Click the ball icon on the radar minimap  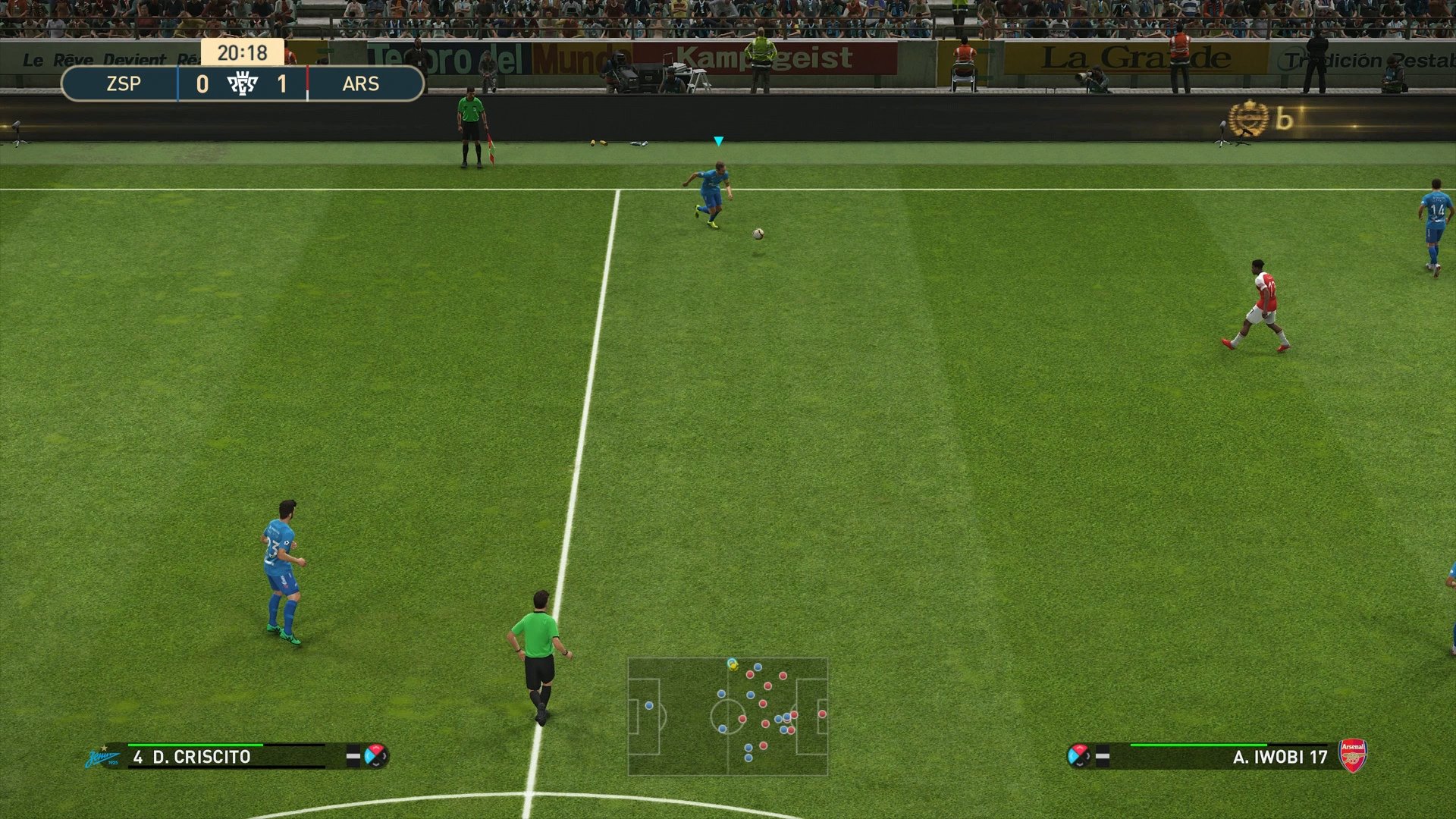click(732, 666)
